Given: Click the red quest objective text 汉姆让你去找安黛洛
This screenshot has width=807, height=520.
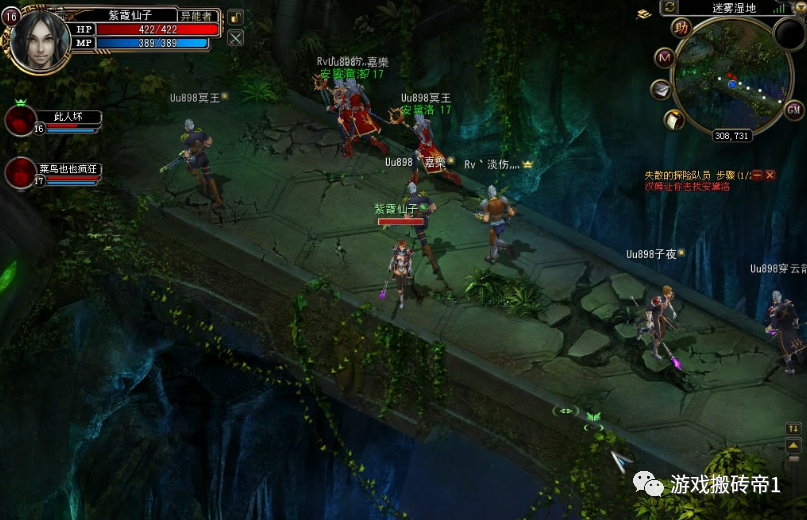Looking at the screenshot, I should point(686,187).
